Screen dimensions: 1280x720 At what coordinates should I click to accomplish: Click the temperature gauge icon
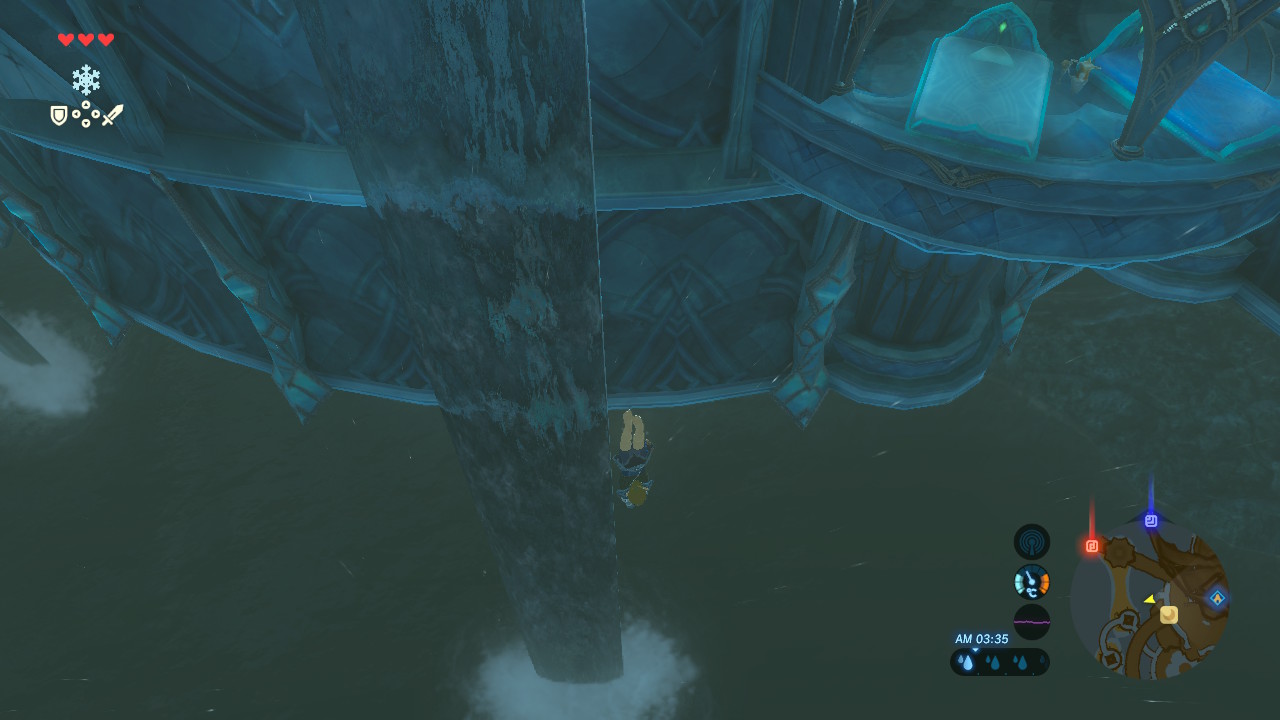(1032, 582)
